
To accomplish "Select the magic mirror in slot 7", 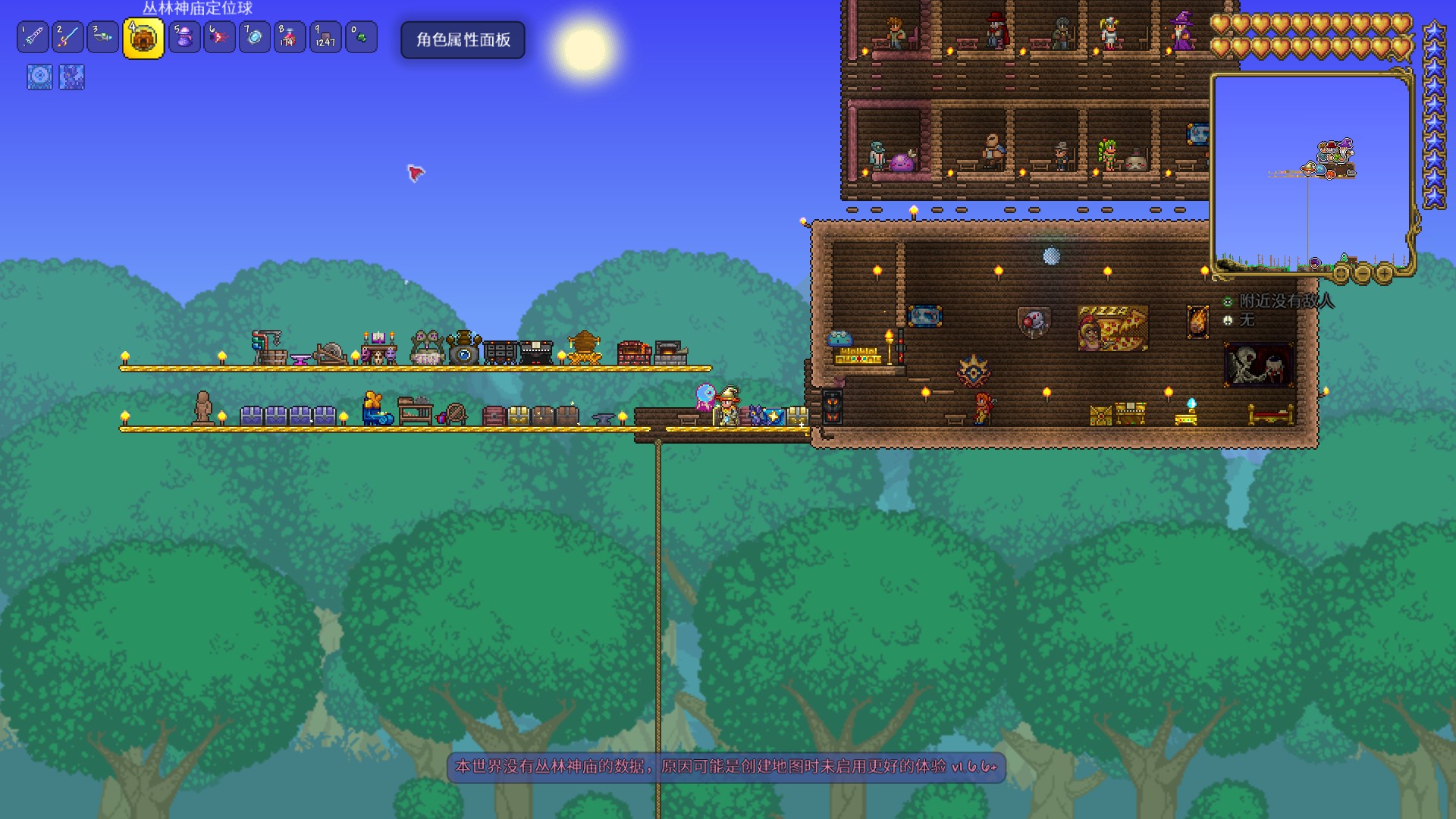I will click(x=255, y=37).
